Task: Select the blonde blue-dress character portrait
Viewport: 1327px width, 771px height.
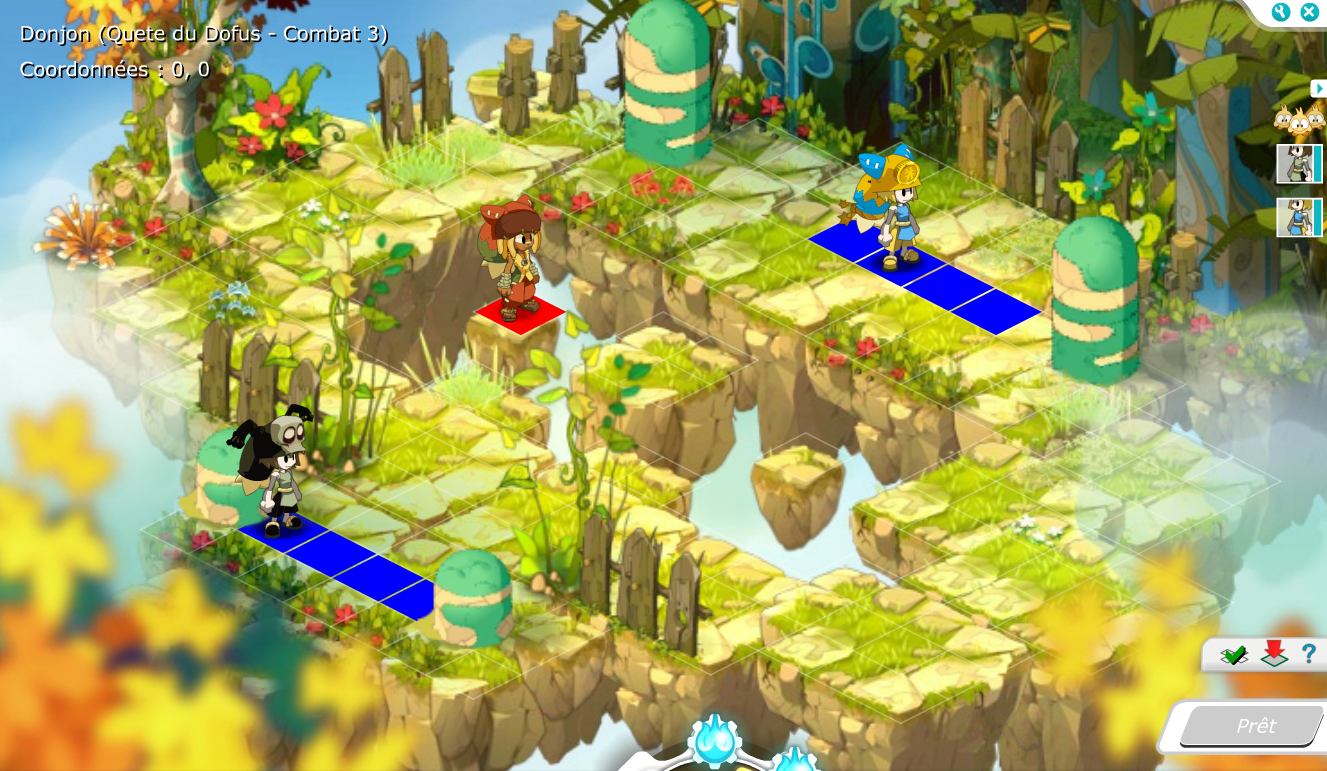Action: (1296, 217)
